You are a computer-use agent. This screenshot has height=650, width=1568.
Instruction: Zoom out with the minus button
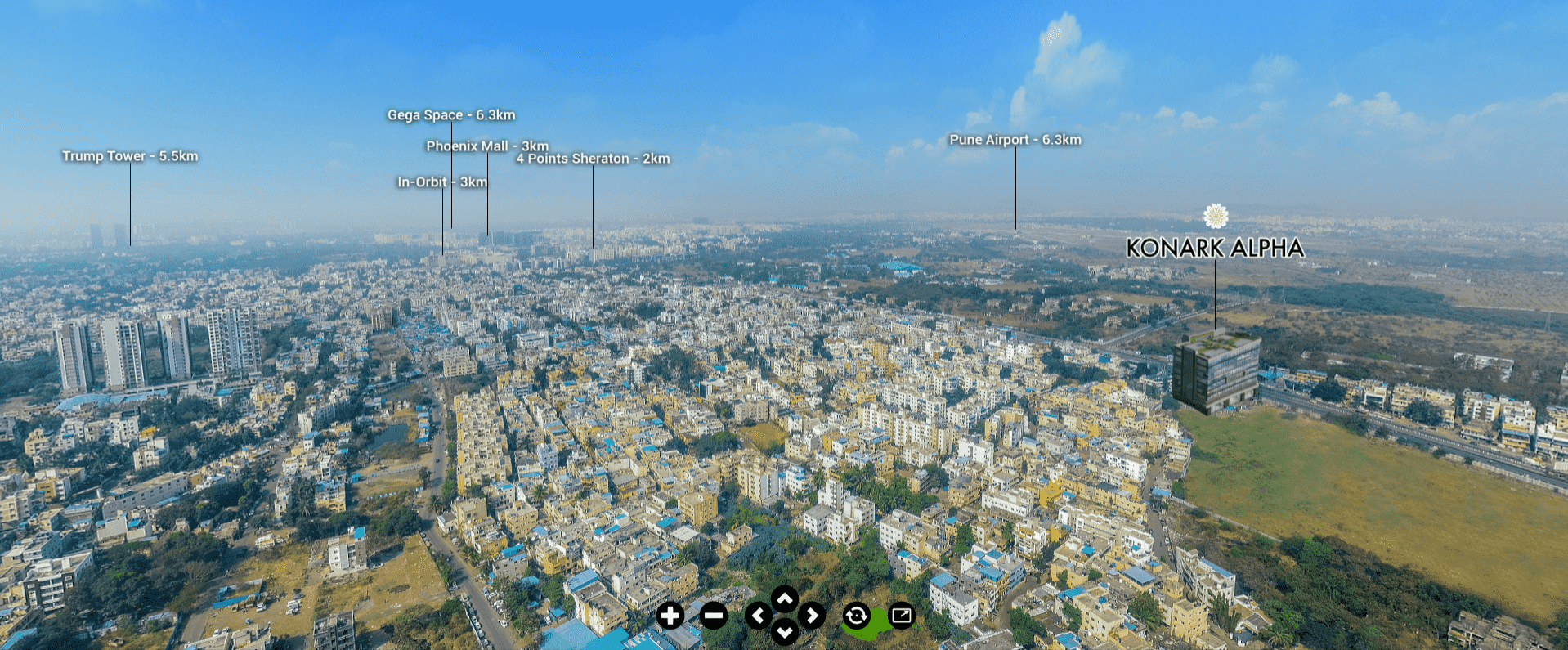pos(714,616)
